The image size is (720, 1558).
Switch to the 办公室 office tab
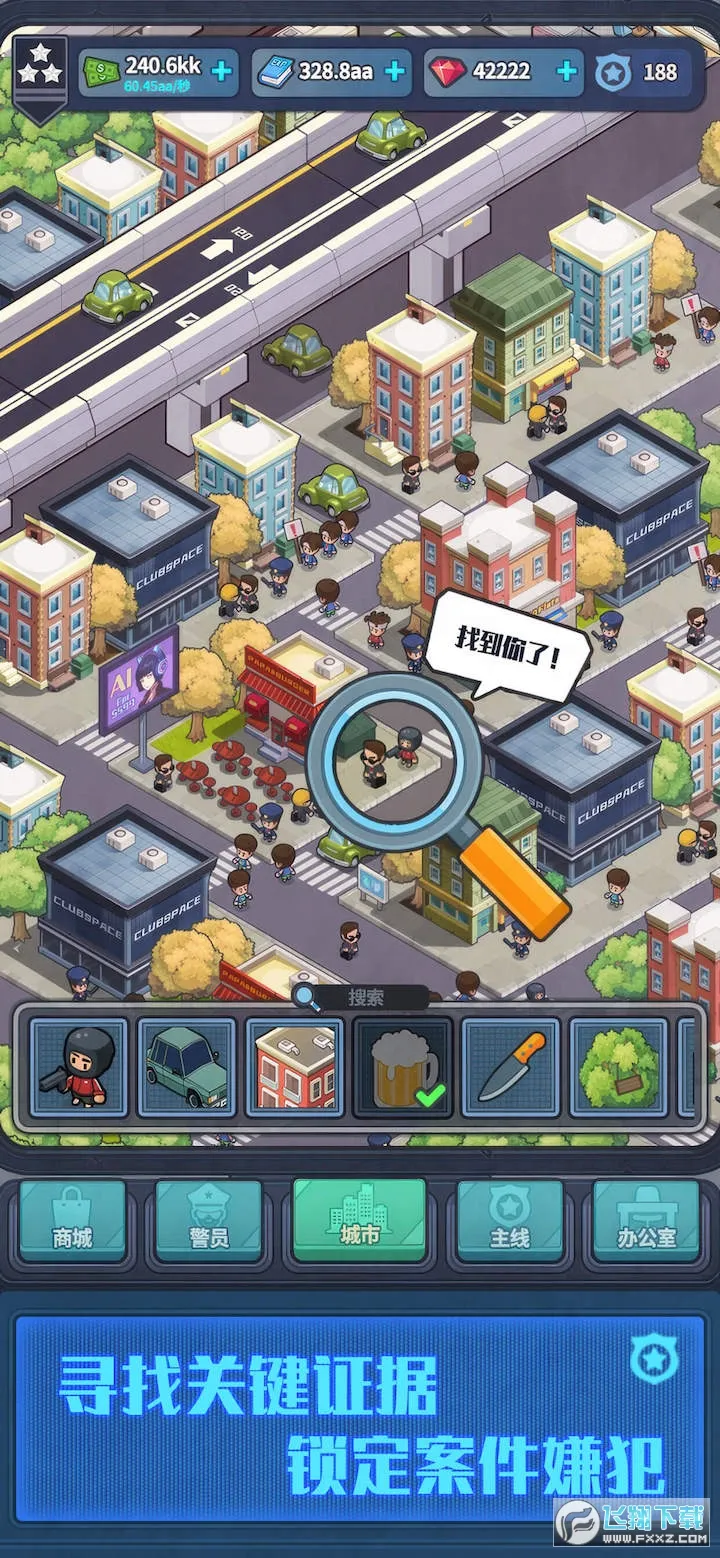coord(646,1221)
